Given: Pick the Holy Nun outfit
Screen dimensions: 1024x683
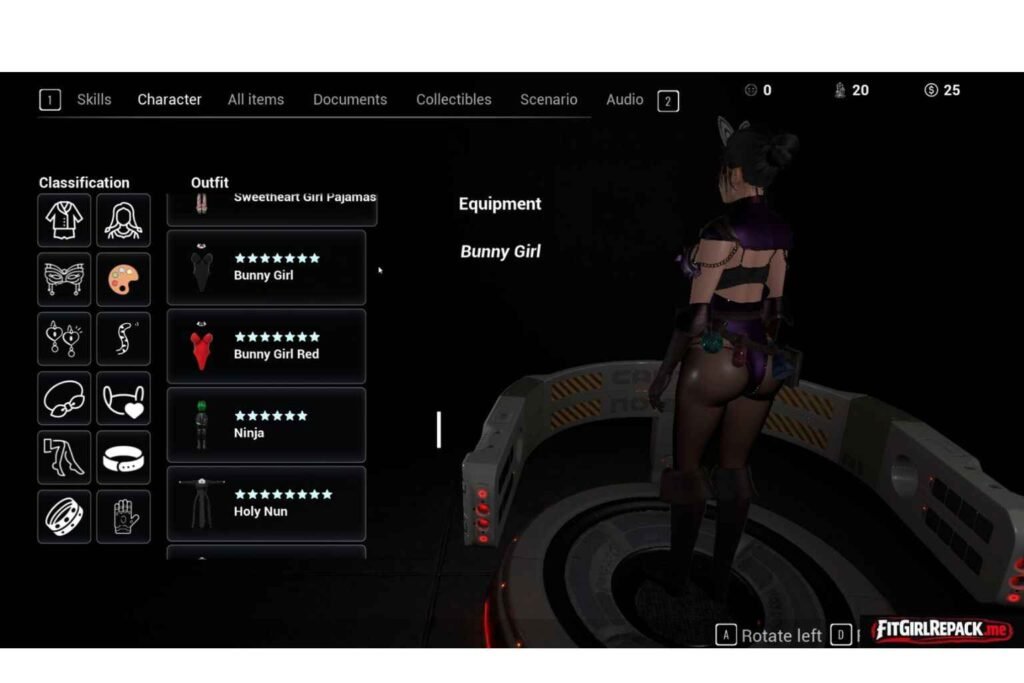Looking at the screenshot, I should [266, 503].
